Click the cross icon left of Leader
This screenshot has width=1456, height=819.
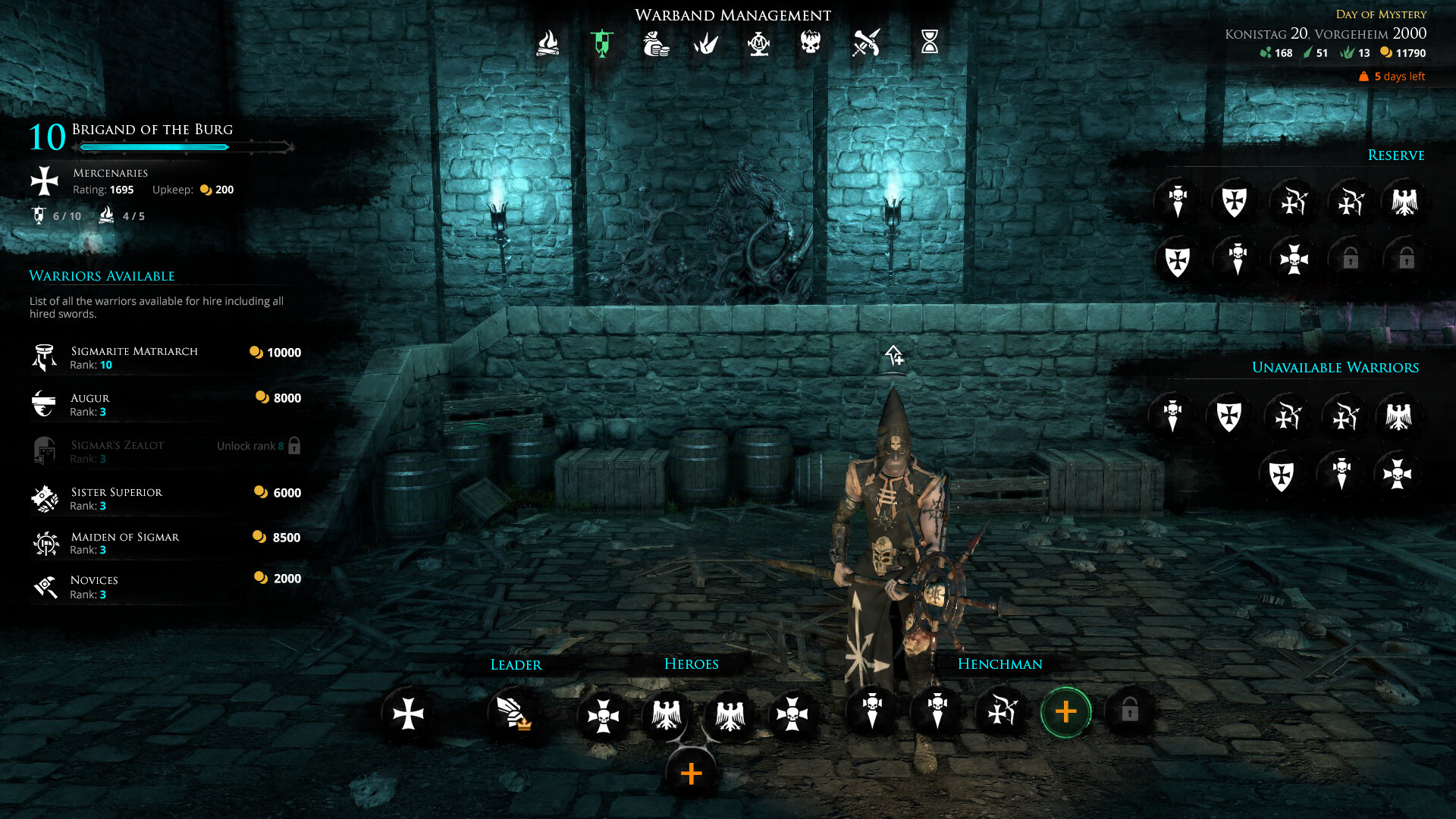pos(408,713)
